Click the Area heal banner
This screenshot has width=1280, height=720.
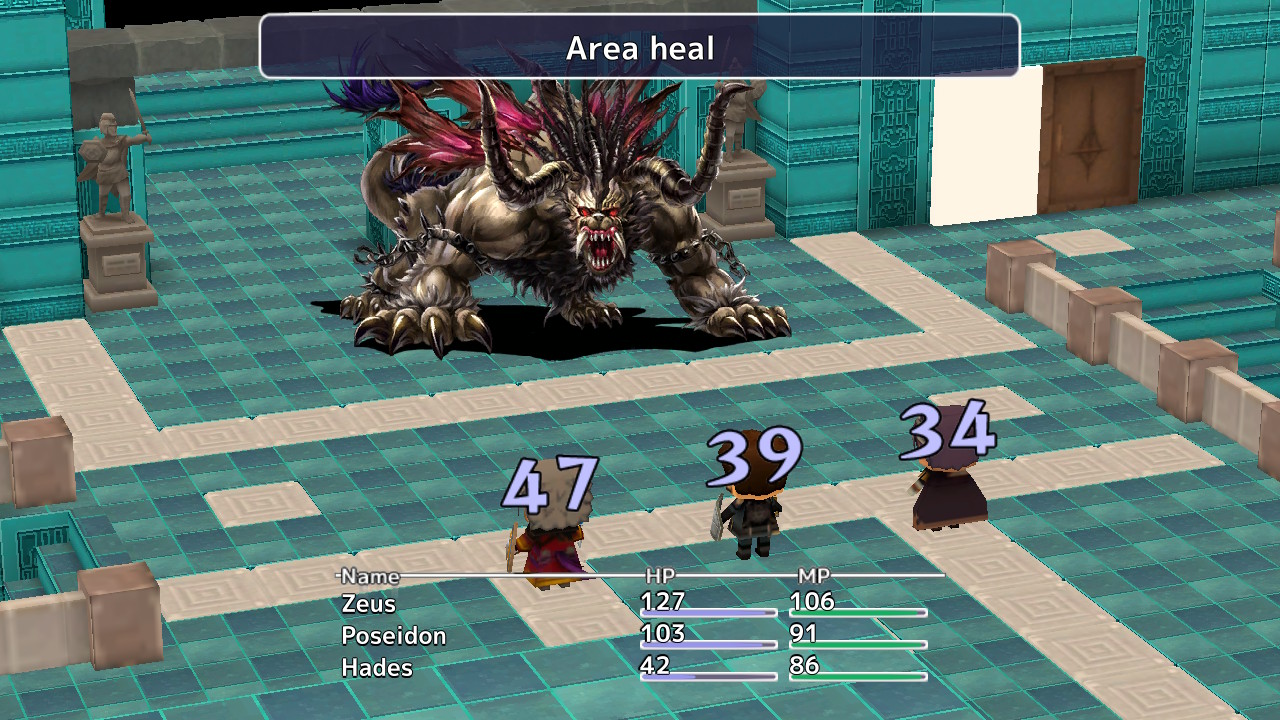639,47
